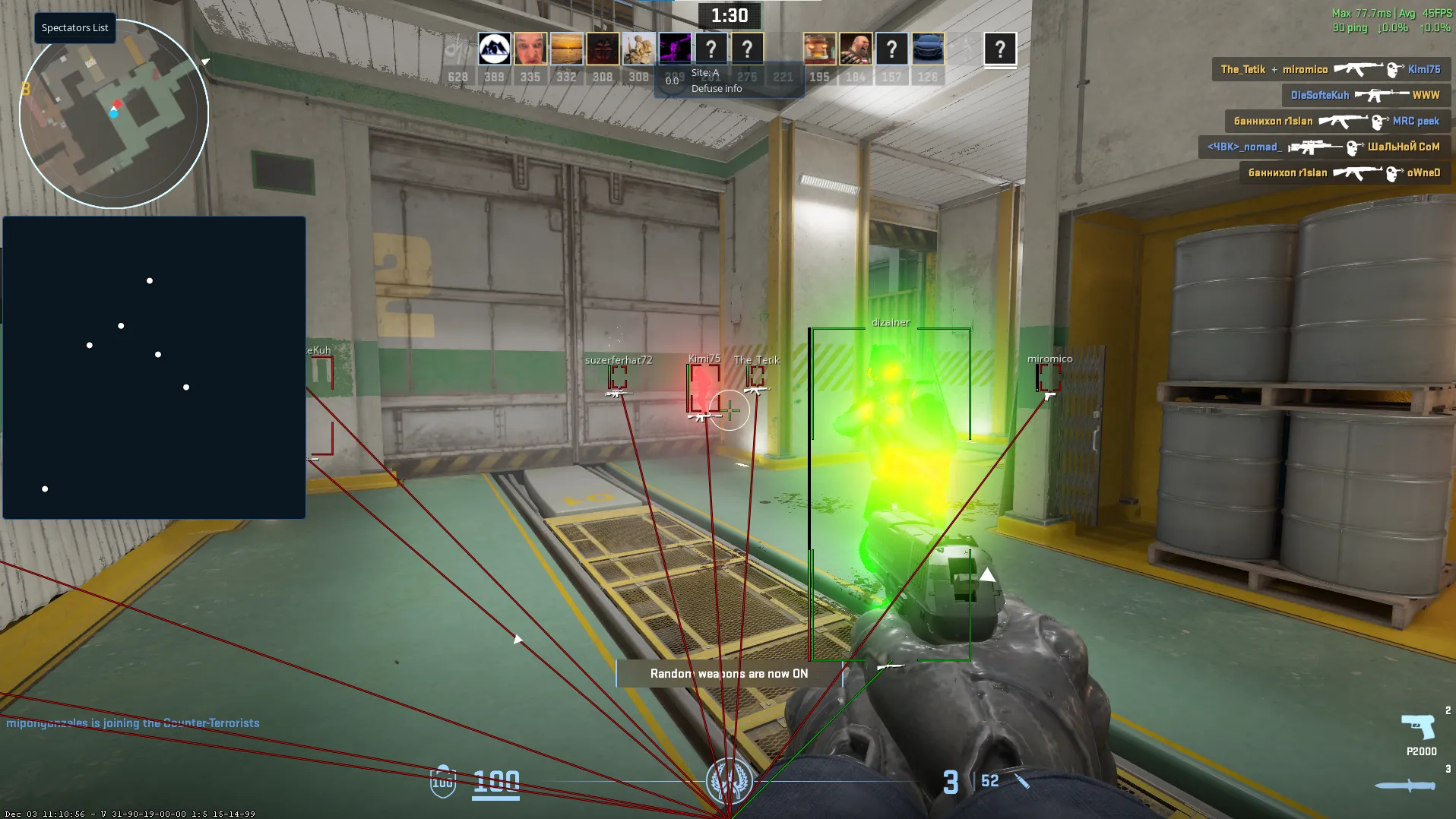Image resolution: width=1456 pixels, height=819 pixels.
Task: Select the soldier statue player avatar
Action: pyautogui.click(x=638, y=49)
